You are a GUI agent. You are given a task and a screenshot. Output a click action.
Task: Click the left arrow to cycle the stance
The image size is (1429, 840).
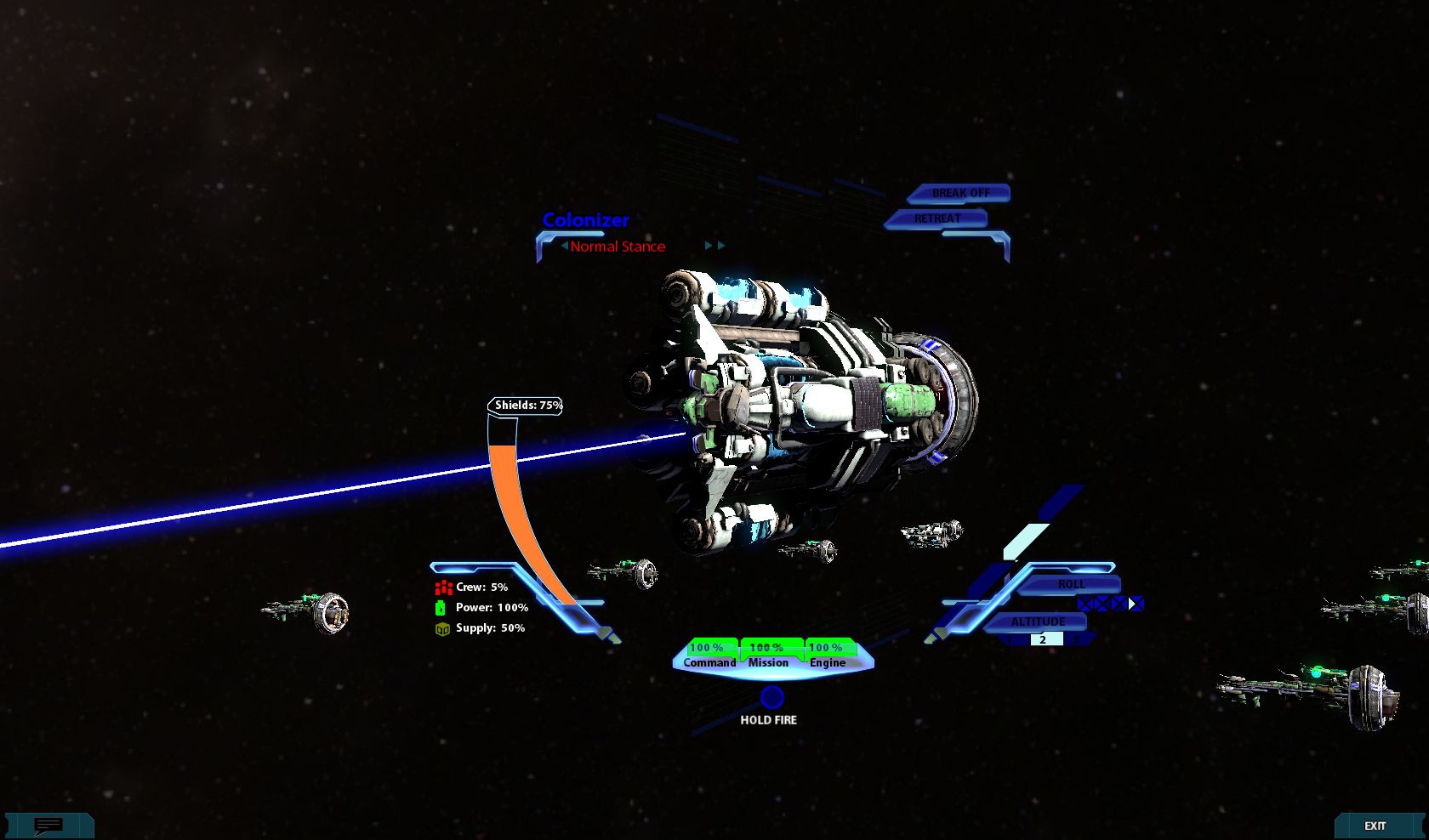point(563,245)
